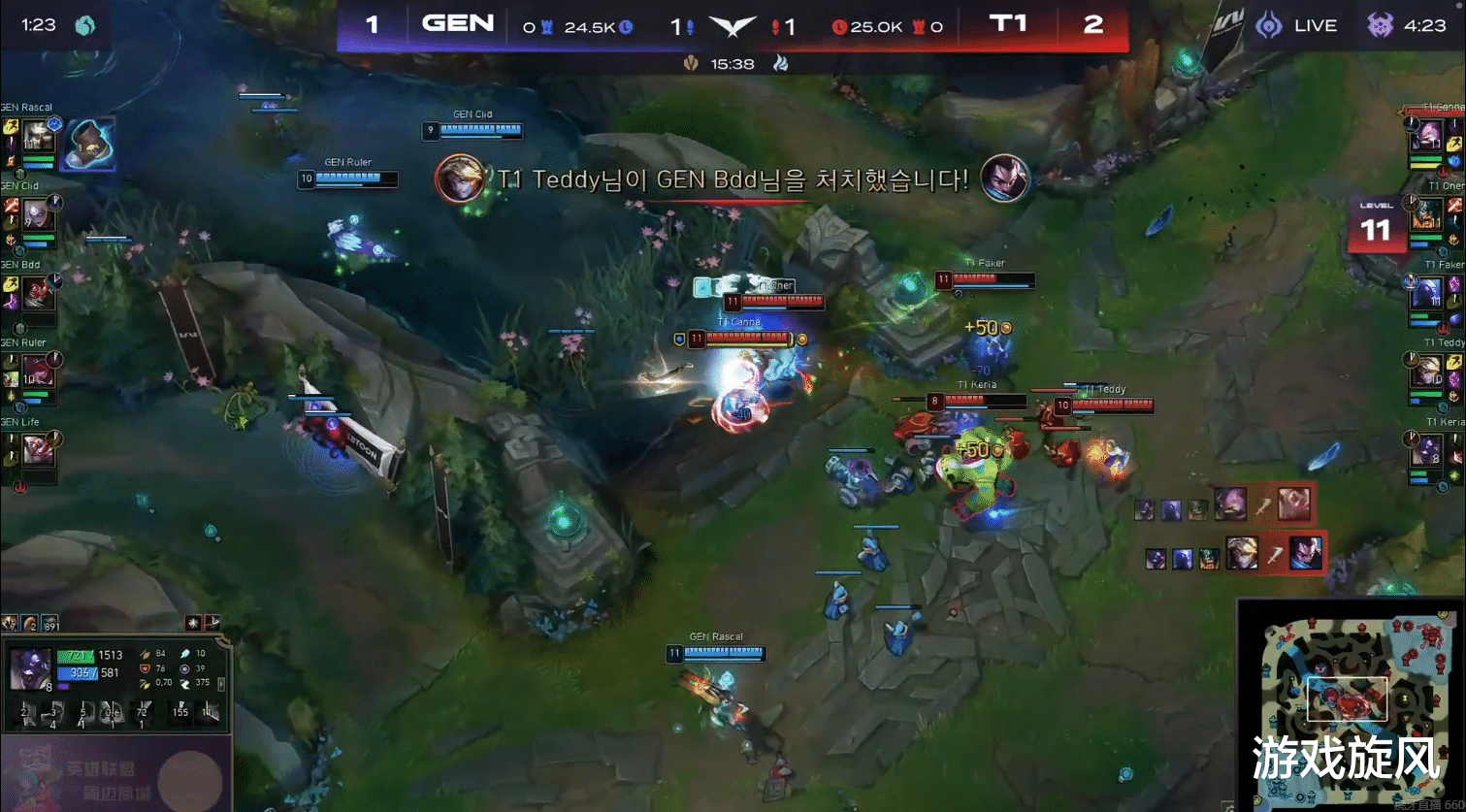
Task: Click the turret icon beside GEN's 24.5K gold
Action: [x=547, y=26]
